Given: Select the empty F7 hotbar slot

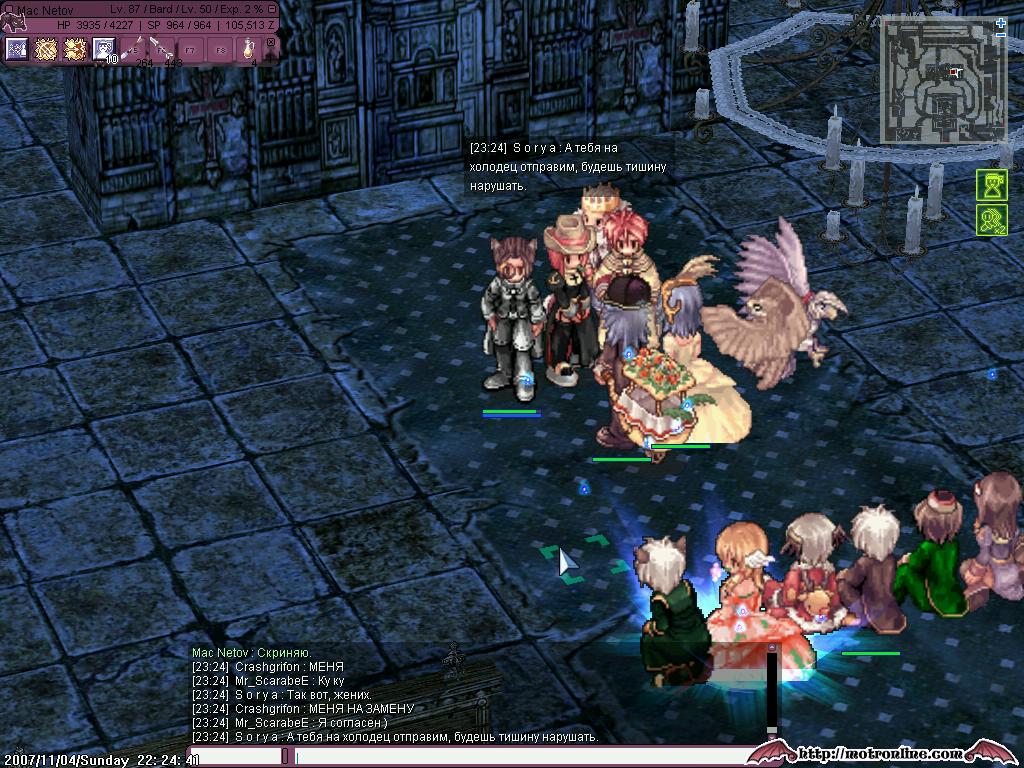Looking at the screenshot, I should click(190, 49).
